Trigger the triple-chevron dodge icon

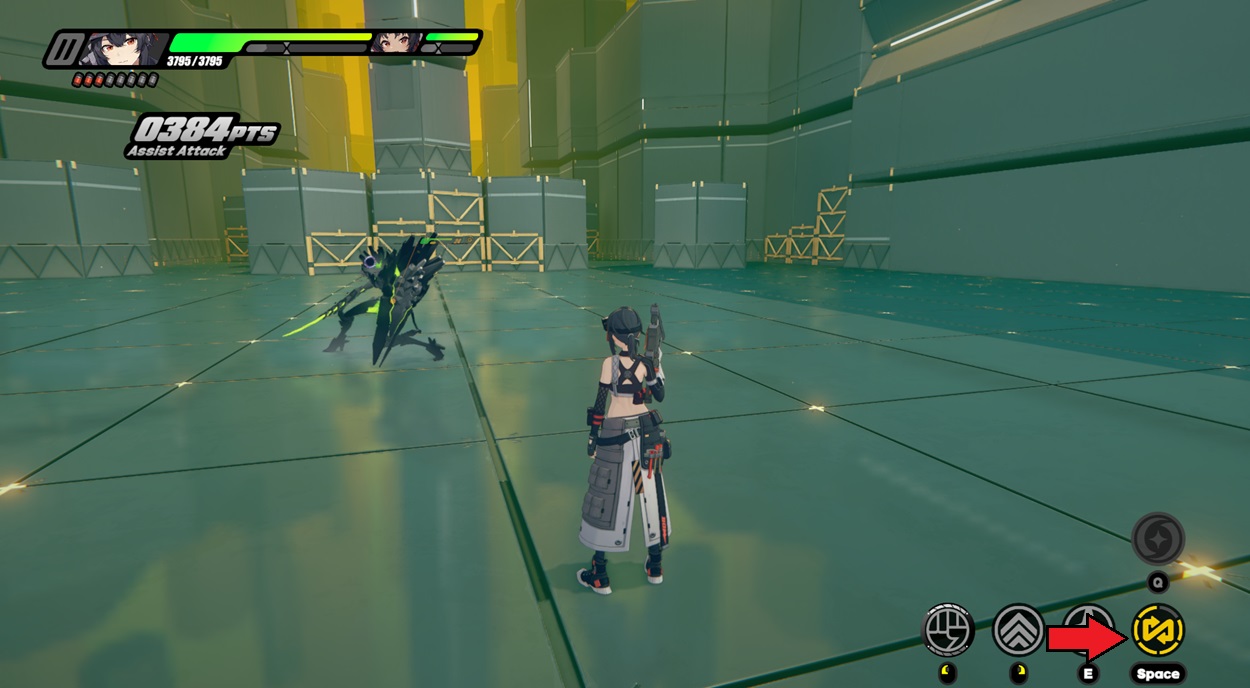tap(1018, 630)
